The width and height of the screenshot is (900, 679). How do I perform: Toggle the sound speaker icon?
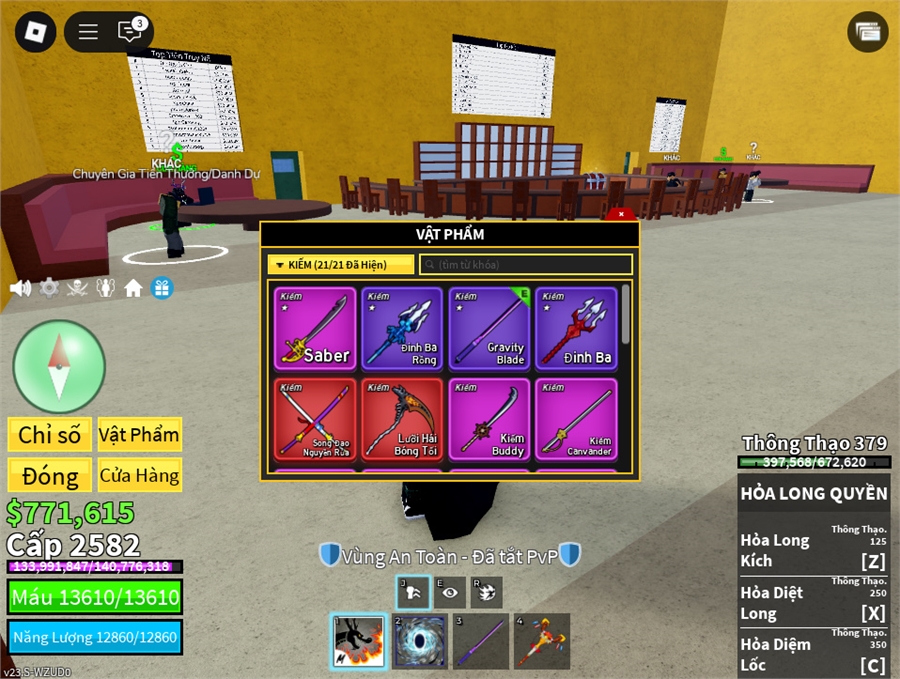pos(20,289)
